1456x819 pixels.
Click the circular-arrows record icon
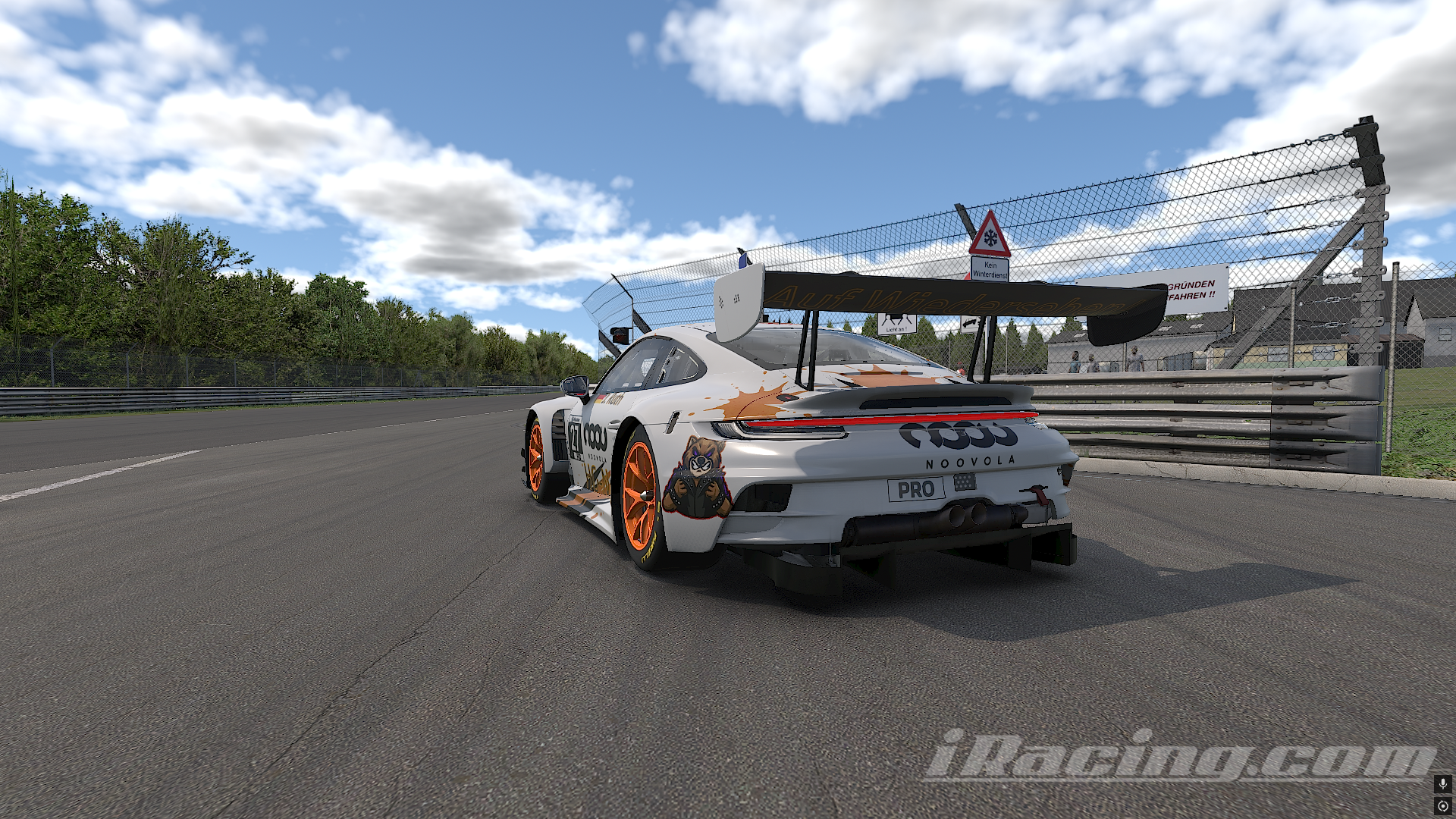coord(1442,805)
